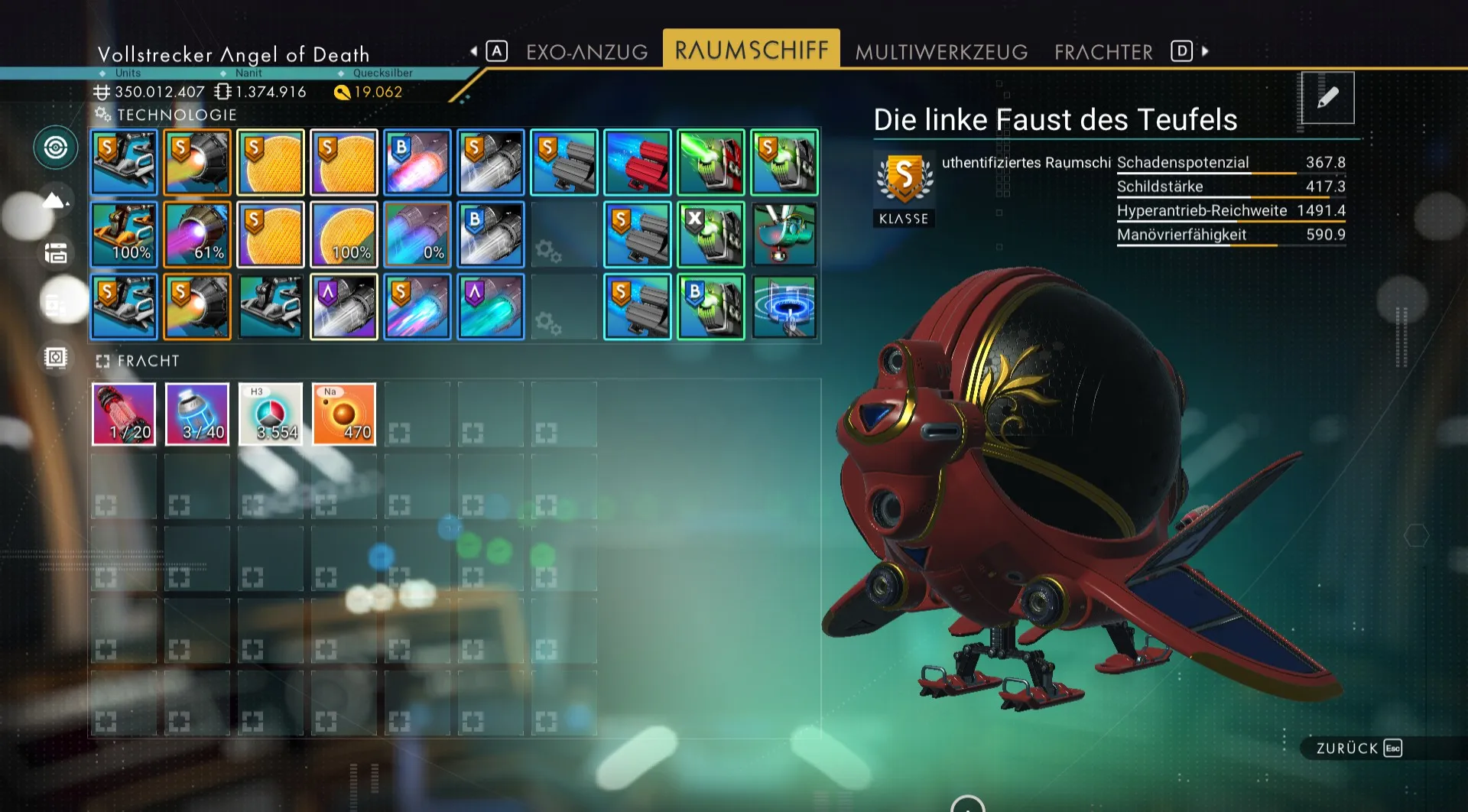Select the thruster technology showing 0%

click(x=417, y=235)
